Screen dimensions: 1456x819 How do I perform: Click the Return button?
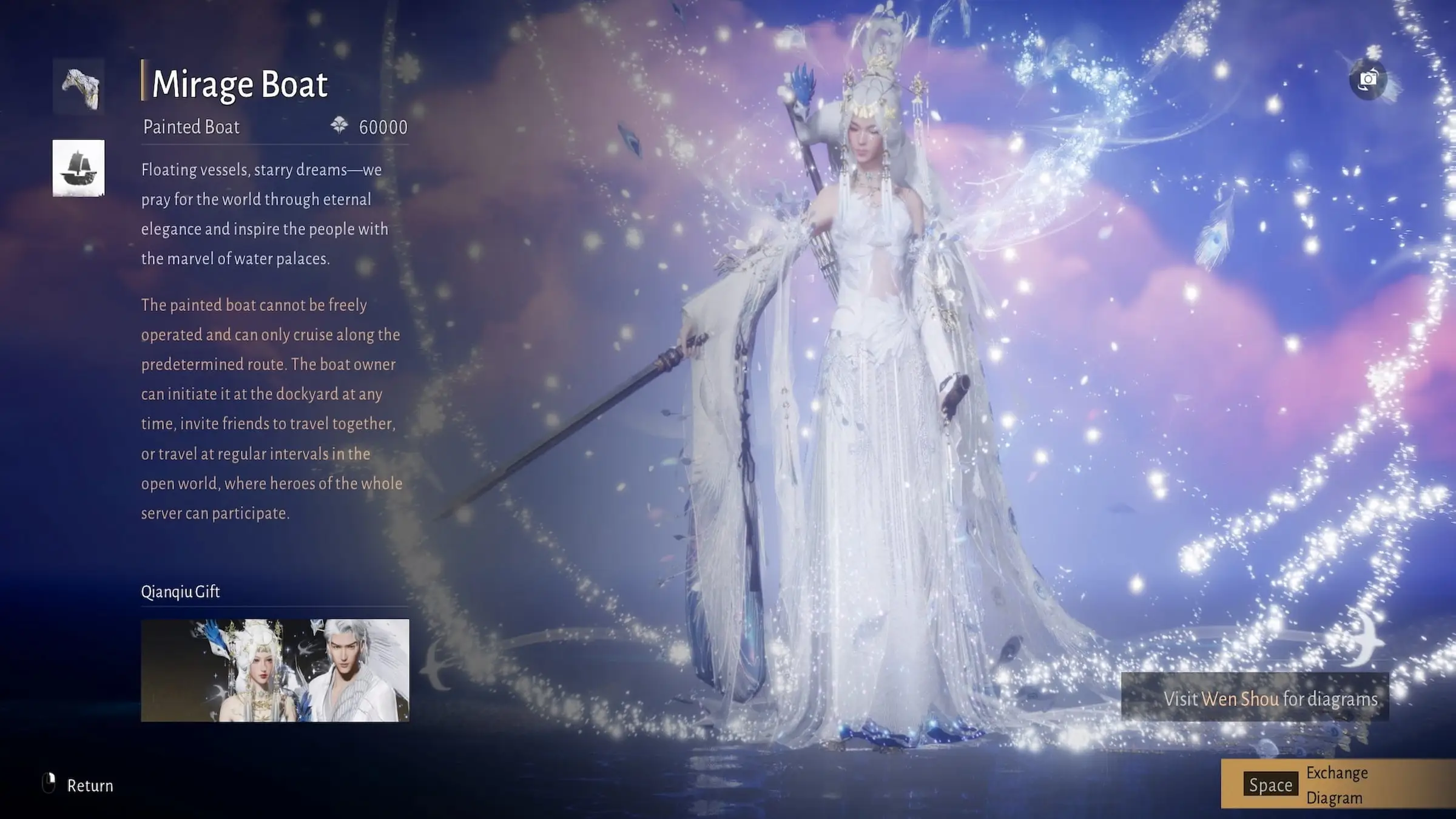pos(79,785)
